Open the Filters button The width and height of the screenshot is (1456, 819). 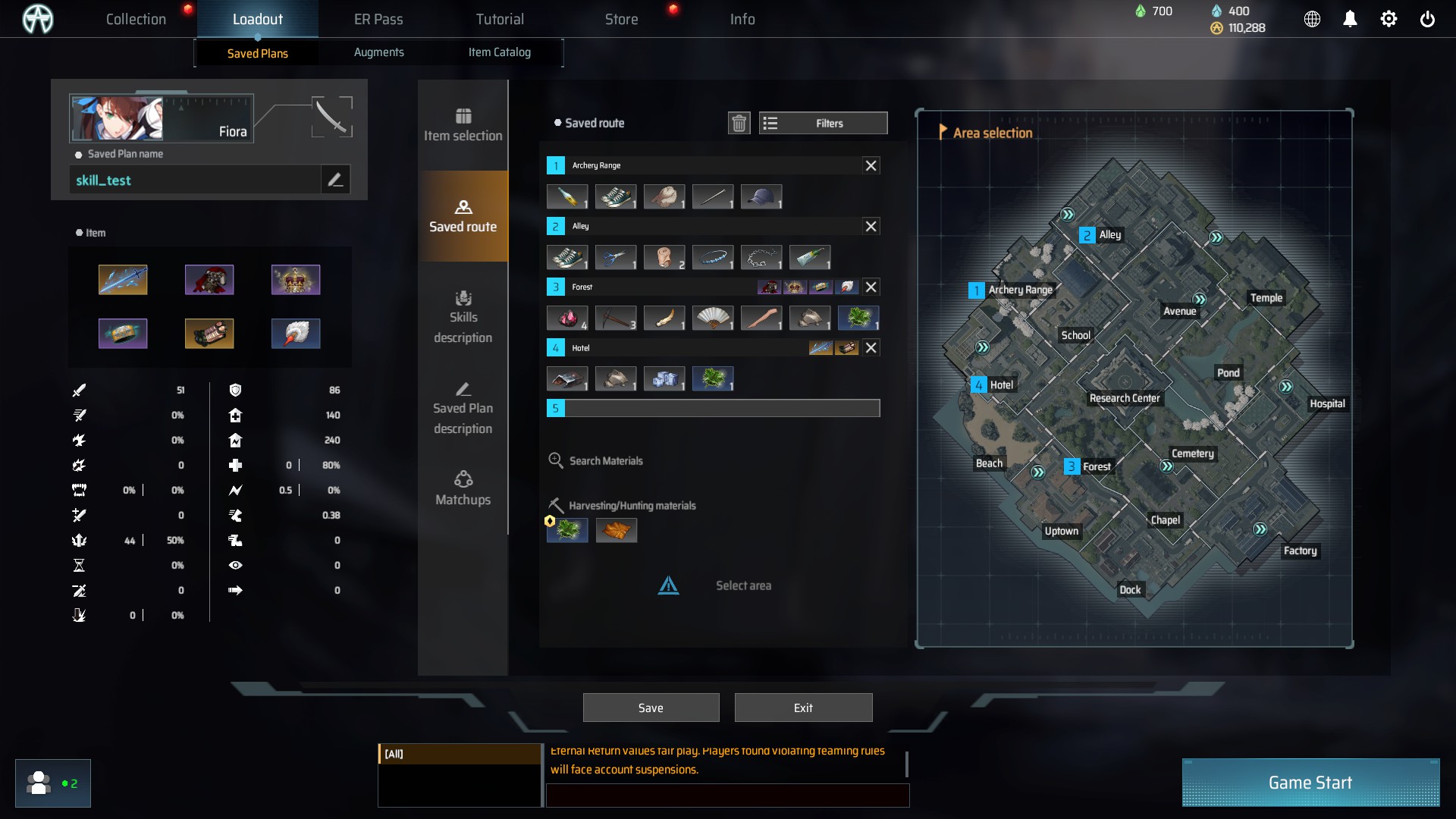click(823, 123)
